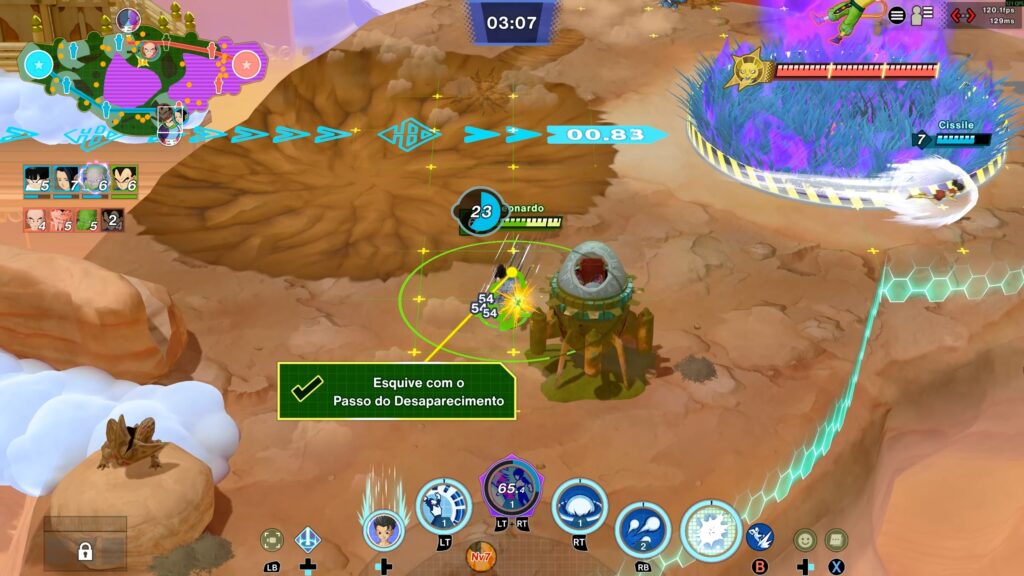
Task: Activate the dome explosion skill icon
Action: [580, 503]
